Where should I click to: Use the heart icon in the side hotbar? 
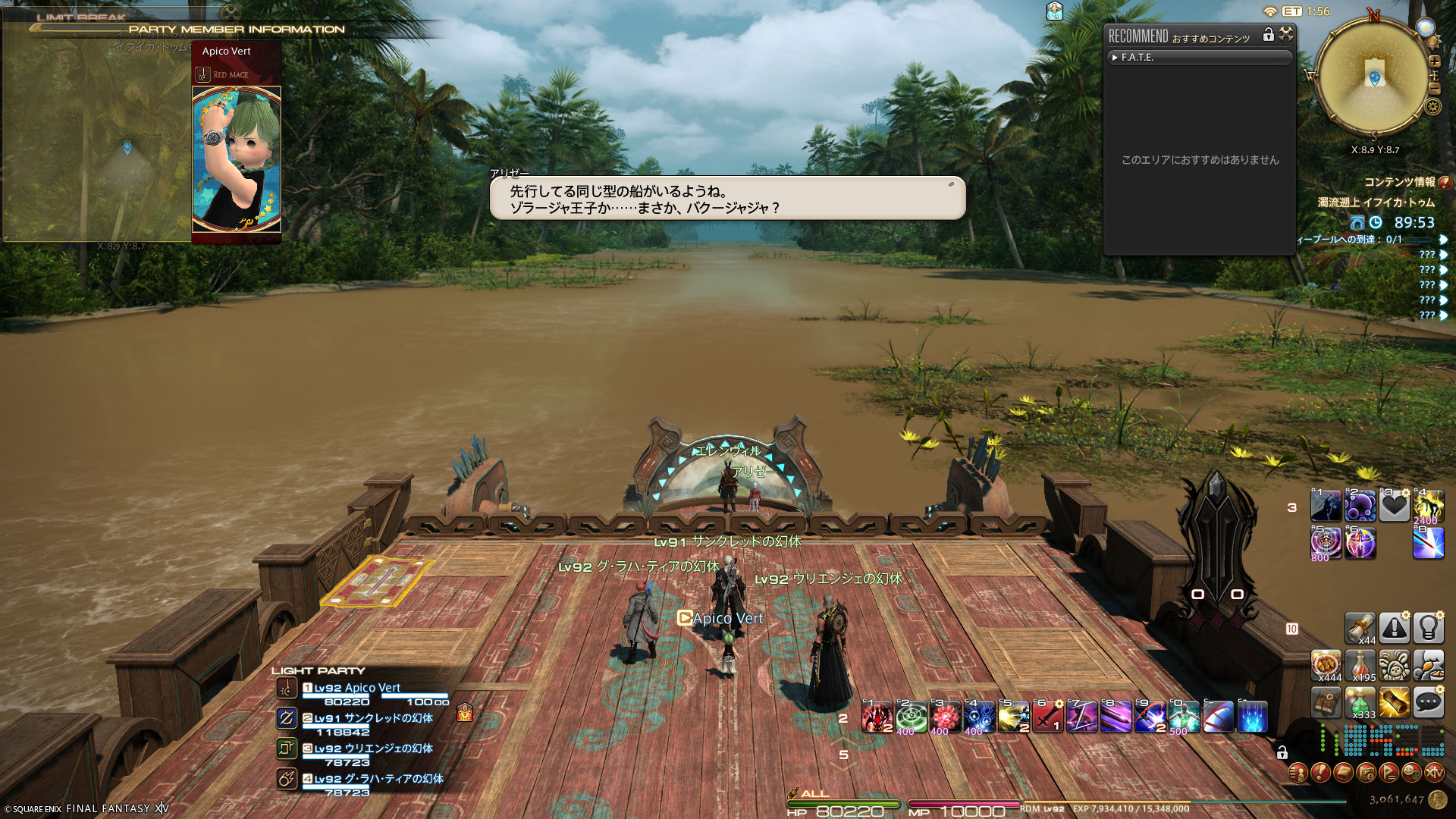pos(1394,506)
